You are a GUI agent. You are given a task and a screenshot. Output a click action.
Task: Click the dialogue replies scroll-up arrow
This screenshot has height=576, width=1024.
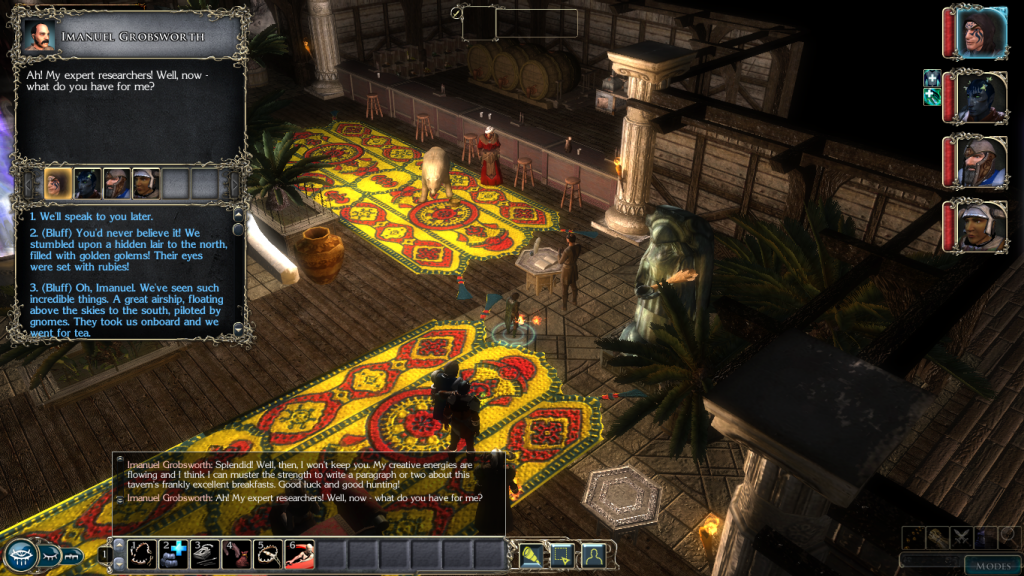click(239, 214)
